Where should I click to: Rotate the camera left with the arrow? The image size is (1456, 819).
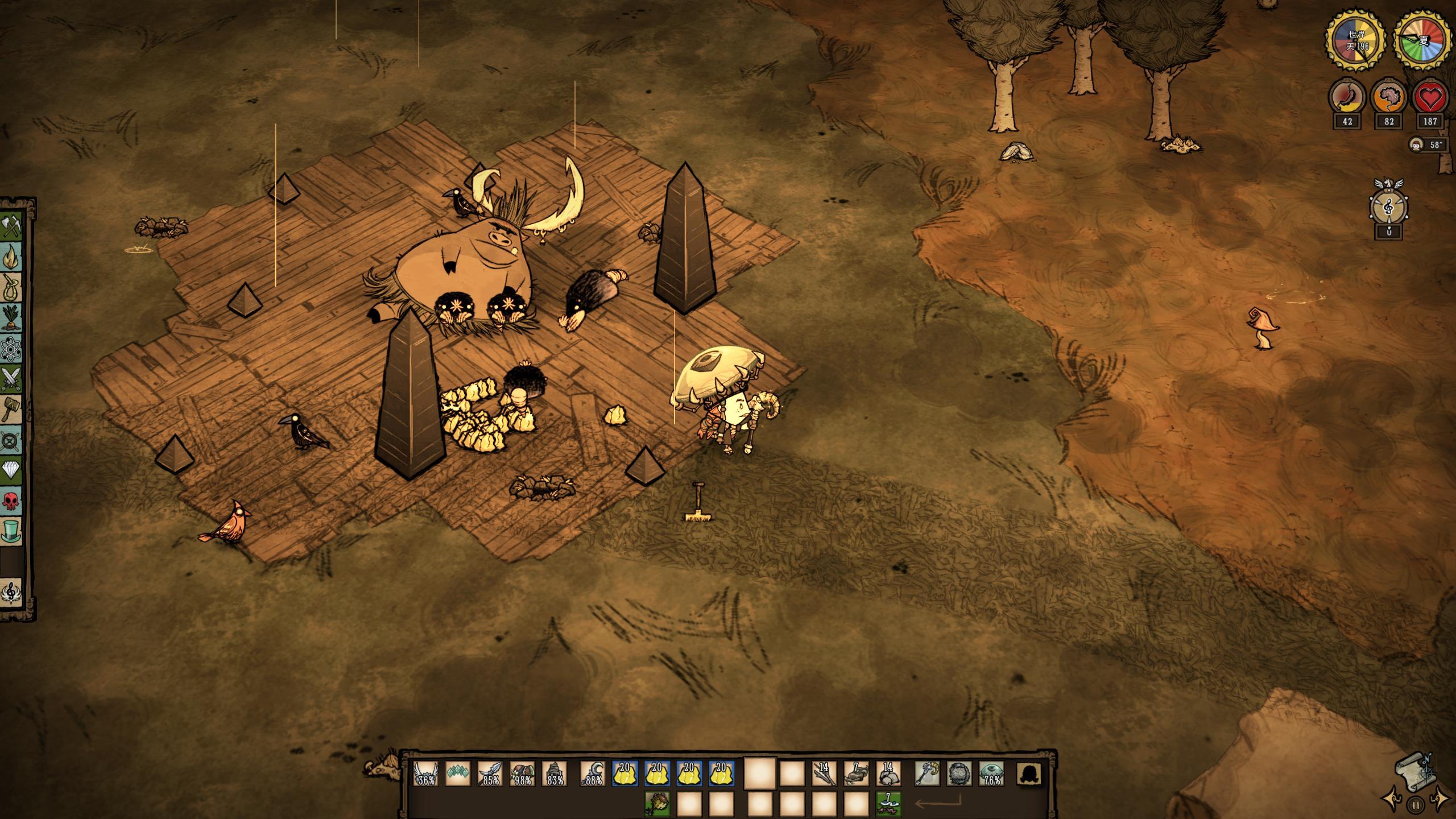click(x=1388, y=800)
